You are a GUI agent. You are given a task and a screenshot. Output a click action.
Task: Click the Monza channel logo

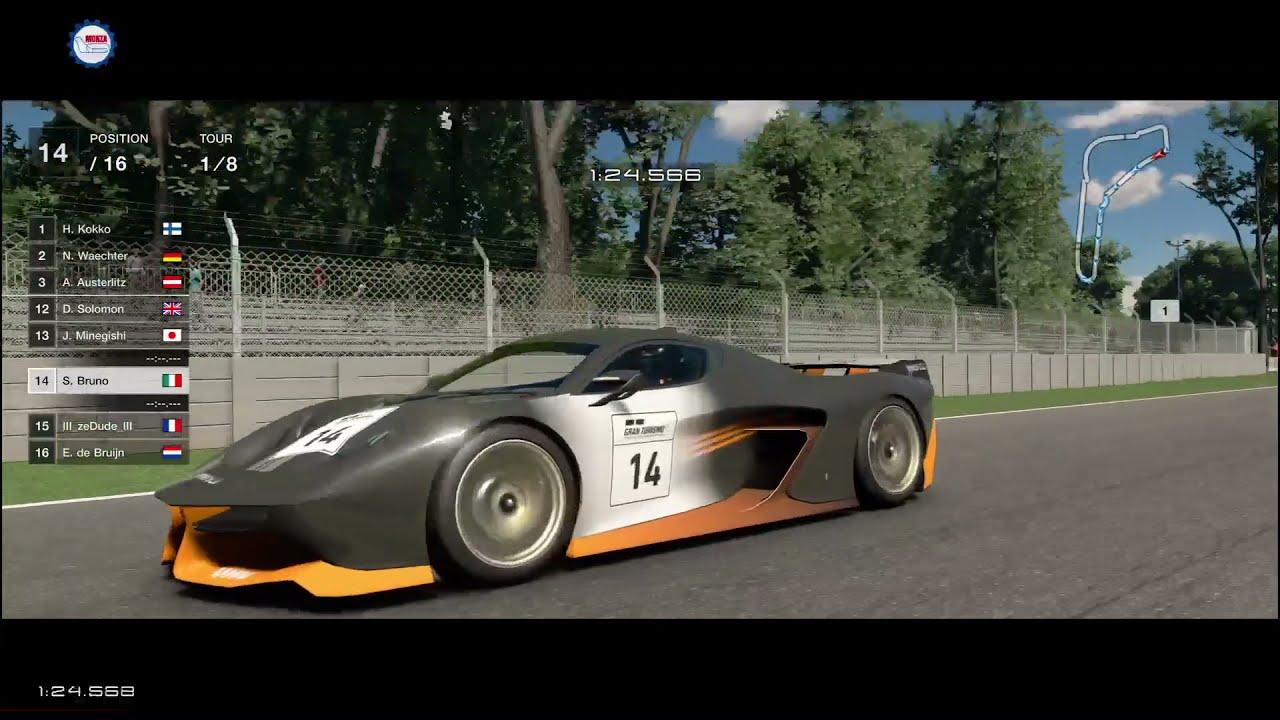click(x=92, y=45)
